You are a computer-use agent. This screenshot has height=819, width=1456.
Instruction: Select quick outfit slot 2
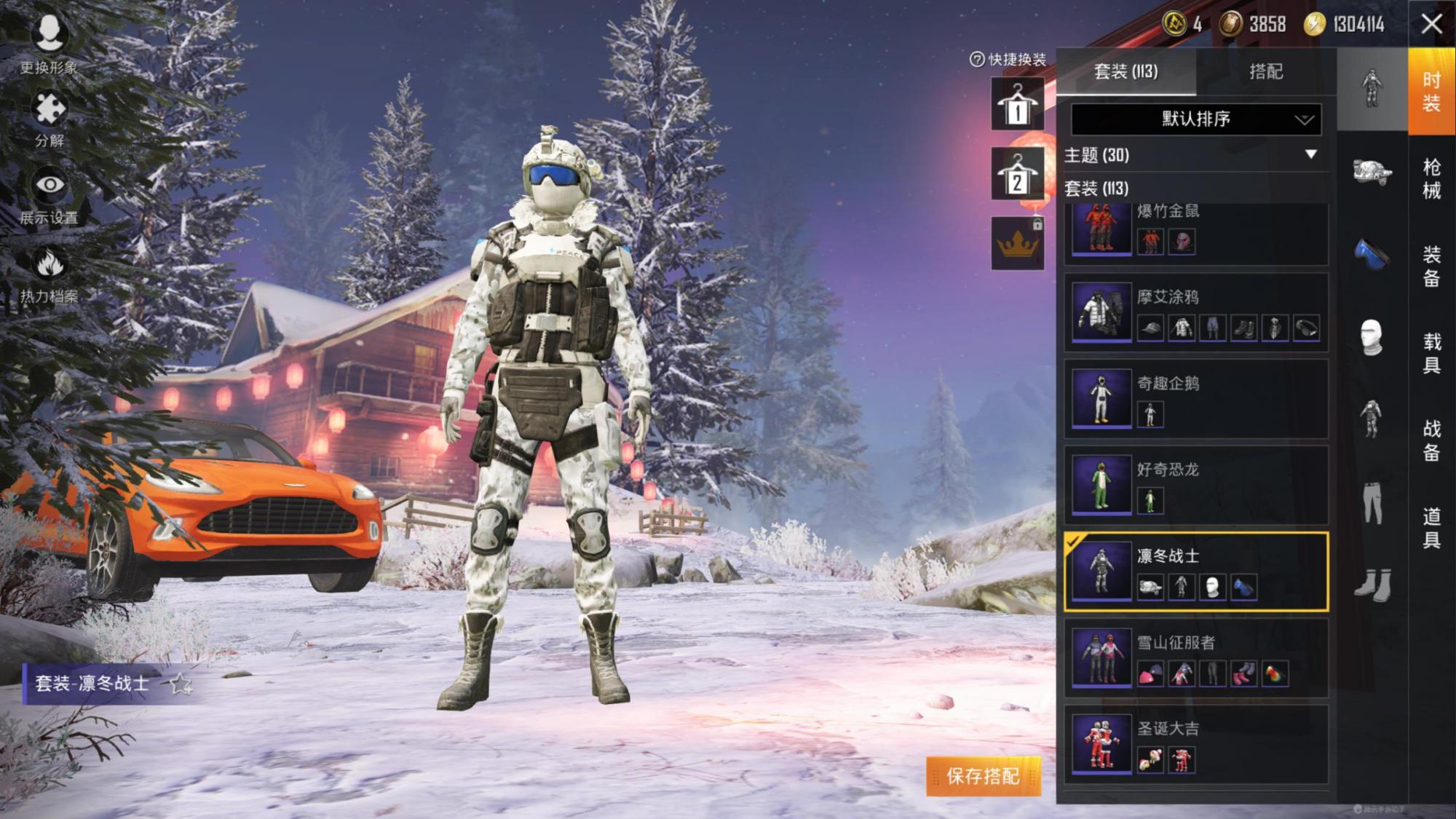click(x=1017, y=175)
